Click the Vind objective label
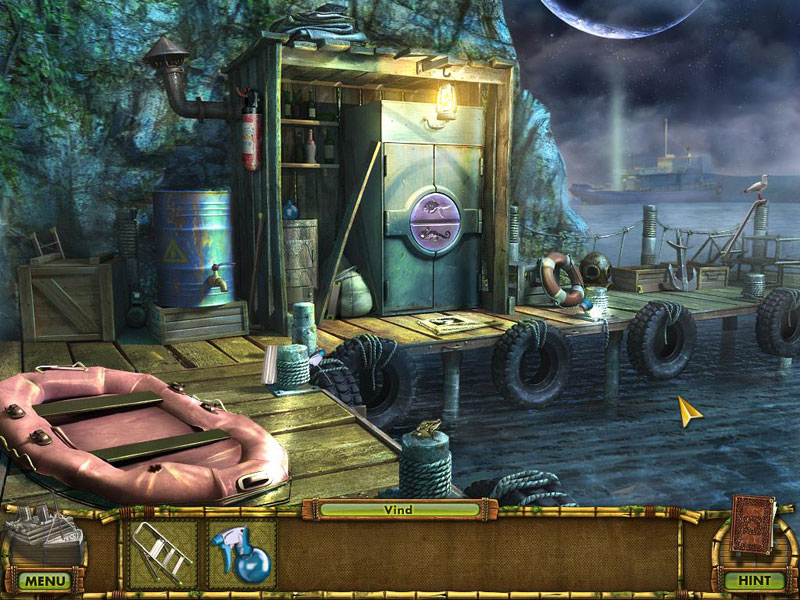Screen dimensions: 800x600 tap(398, 509)
